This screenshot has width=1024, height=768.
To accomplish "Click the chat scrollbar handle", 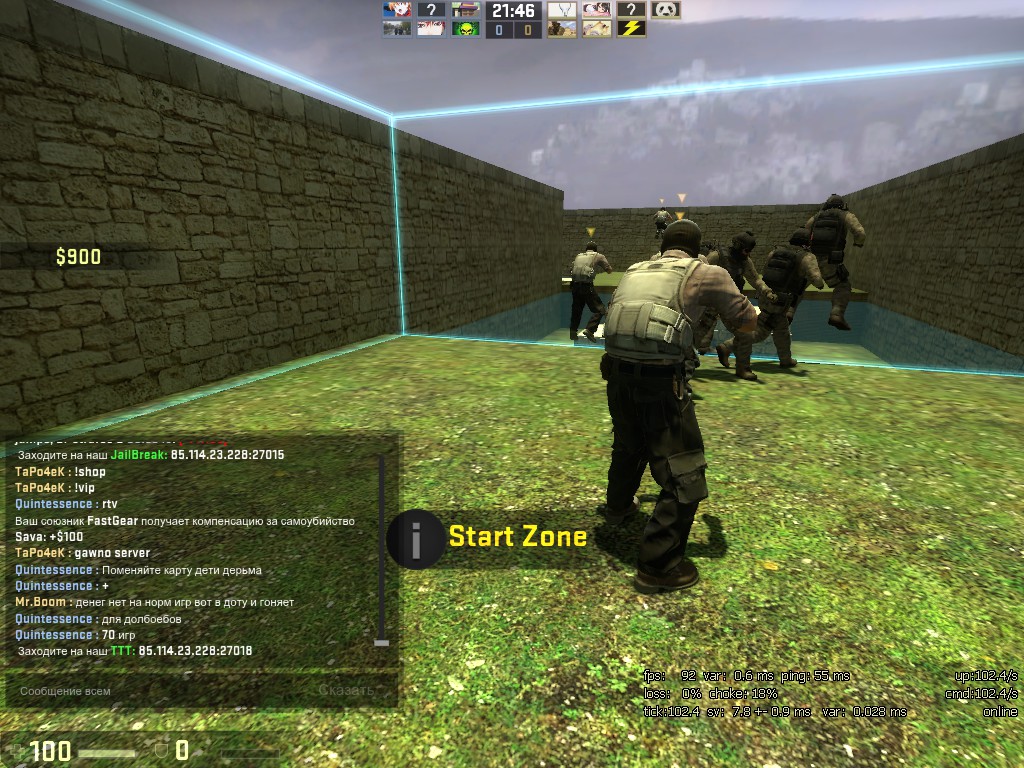I will pyautogui.click(x=381, y=642).
